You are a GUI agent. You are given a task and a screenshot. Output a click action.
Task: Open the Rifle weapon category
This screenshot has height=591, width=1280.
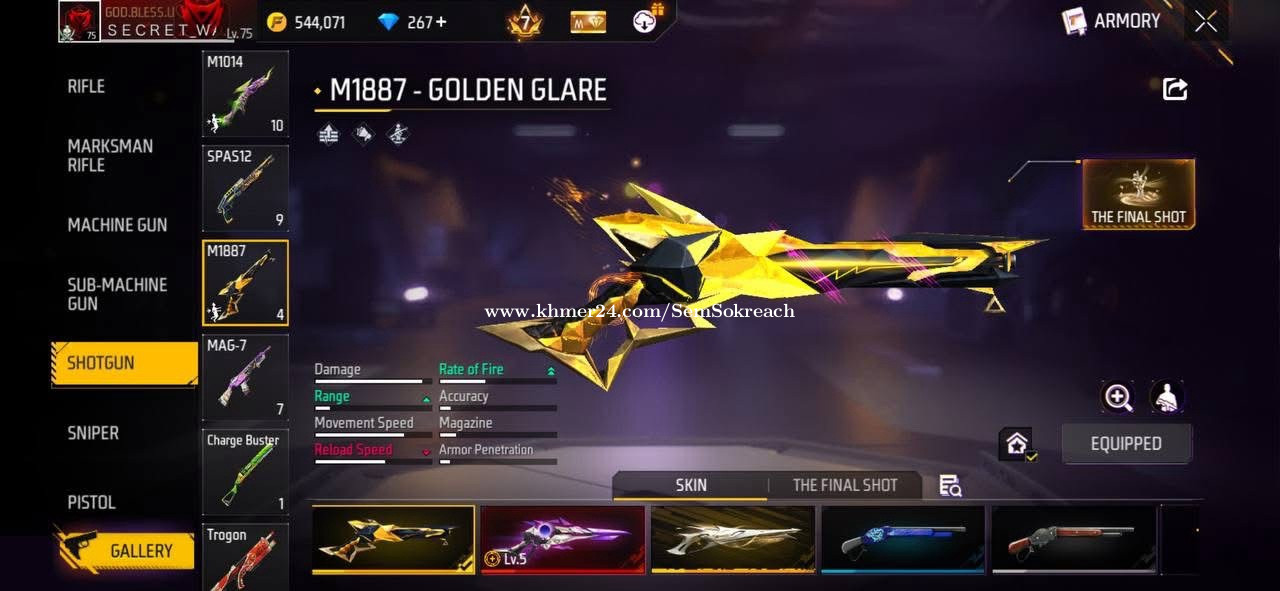click(86, 86)
